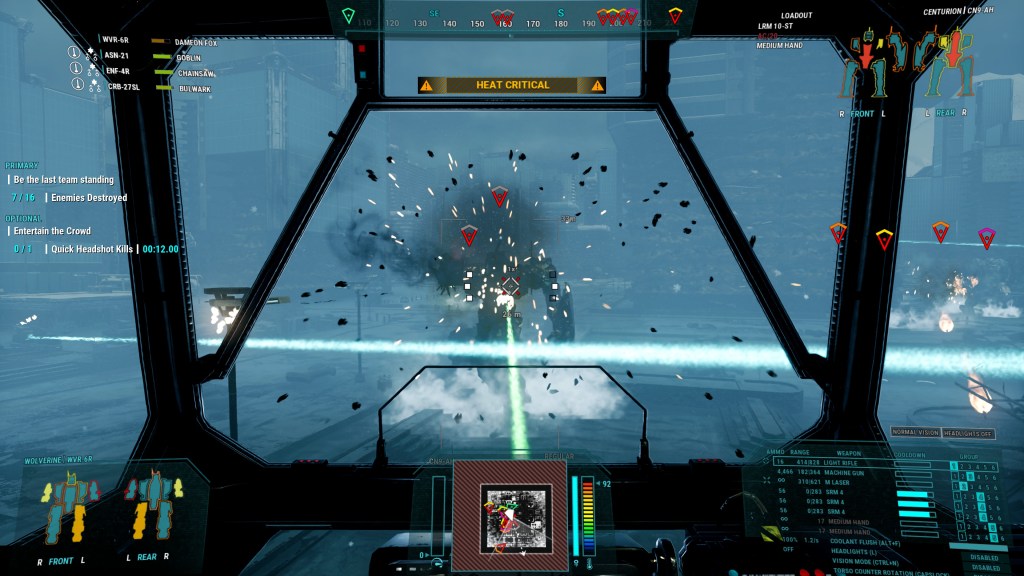Toggle the Headlights Off indicator
Viewport: 1024px width, 576px height.
coord(967,432)
